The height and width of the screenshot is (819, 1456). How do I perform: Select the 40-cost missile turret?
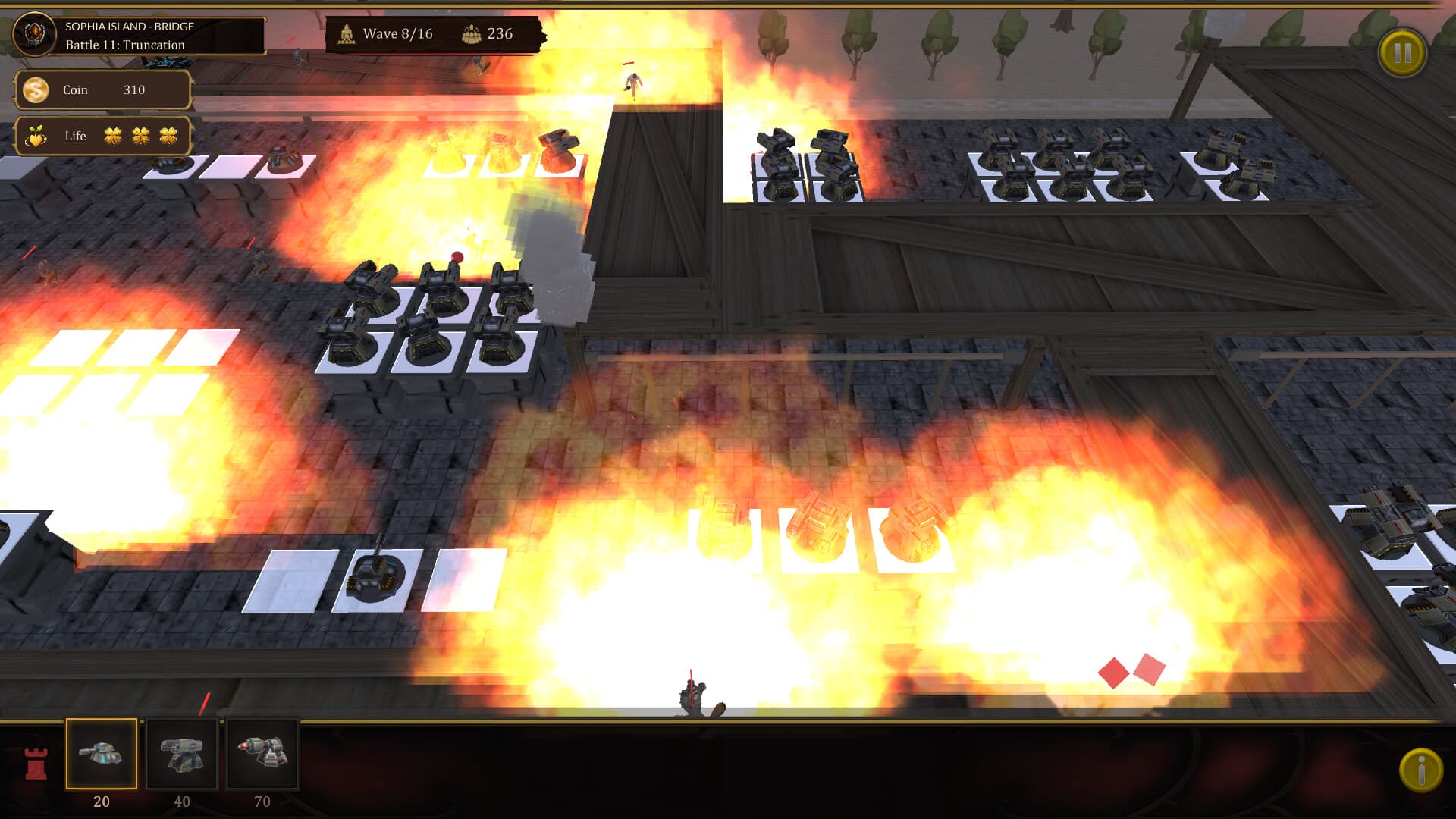tap(182, 754)
